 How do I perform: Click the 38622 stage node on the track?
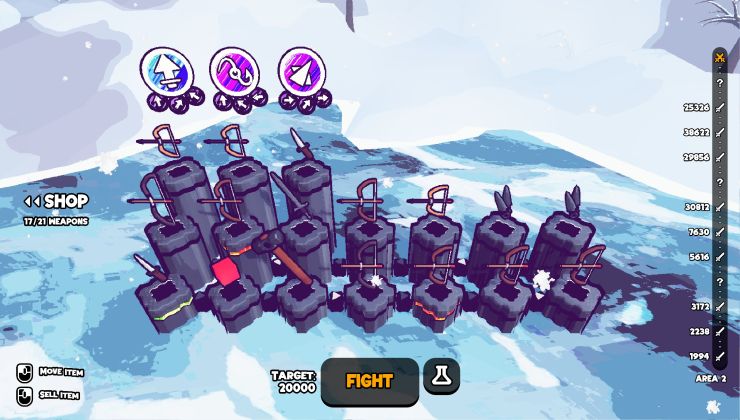coord(719,132)
